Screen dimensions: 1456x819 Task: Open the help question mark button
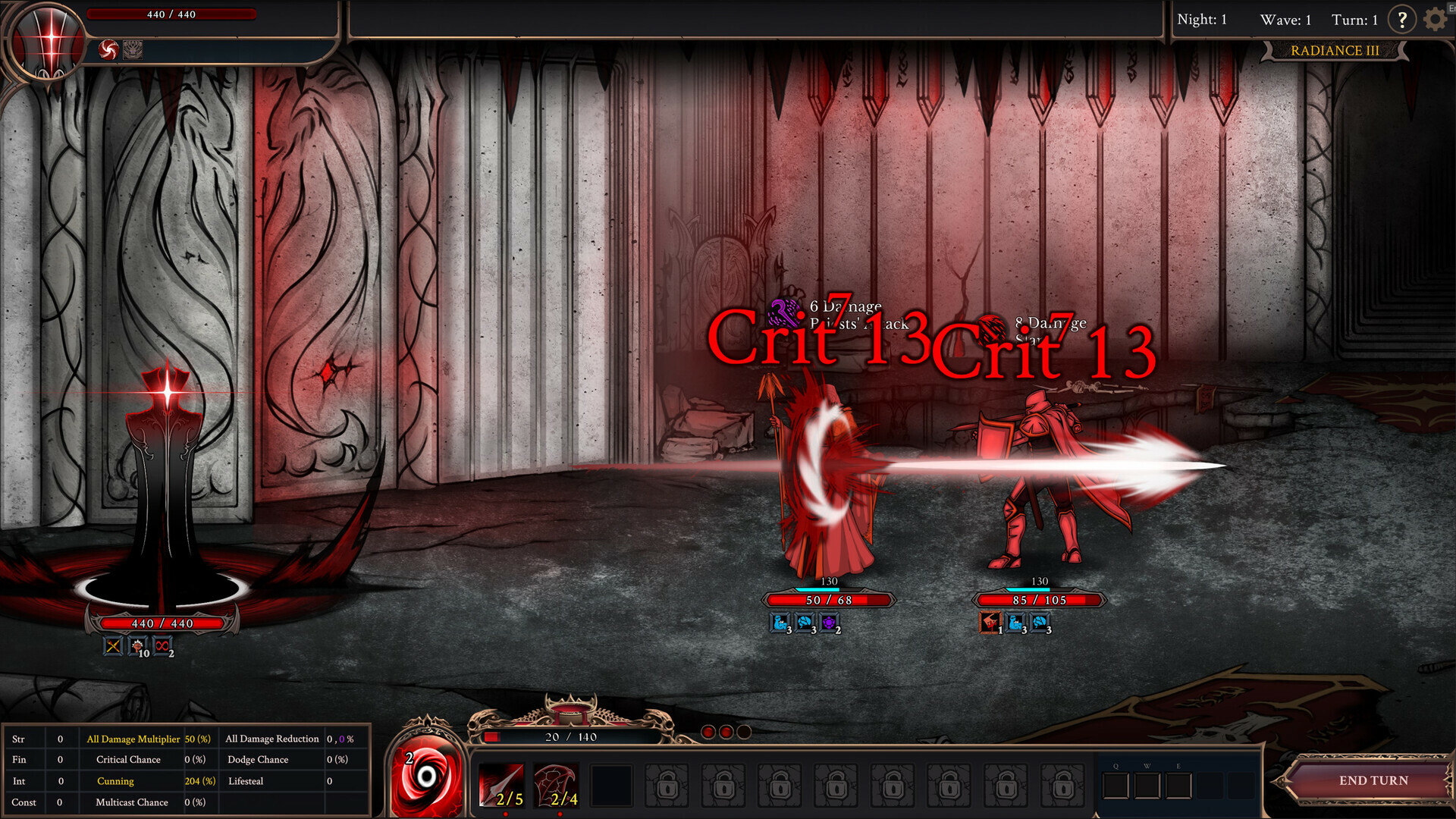[x=1401, y=19]
